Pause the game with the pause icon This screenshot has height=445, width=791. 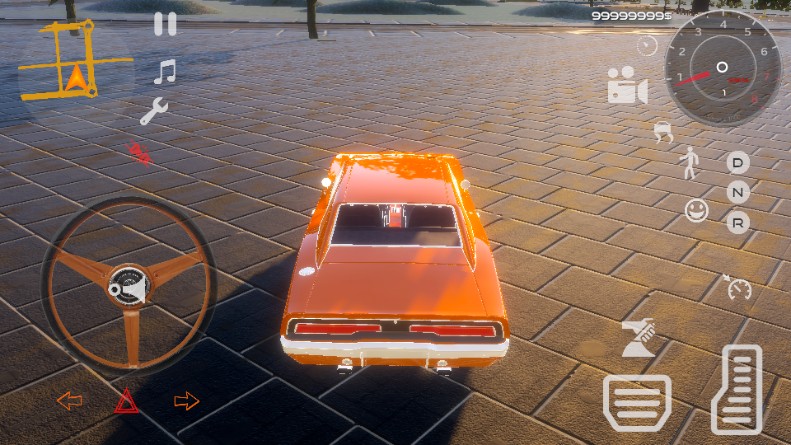(165, 24)
